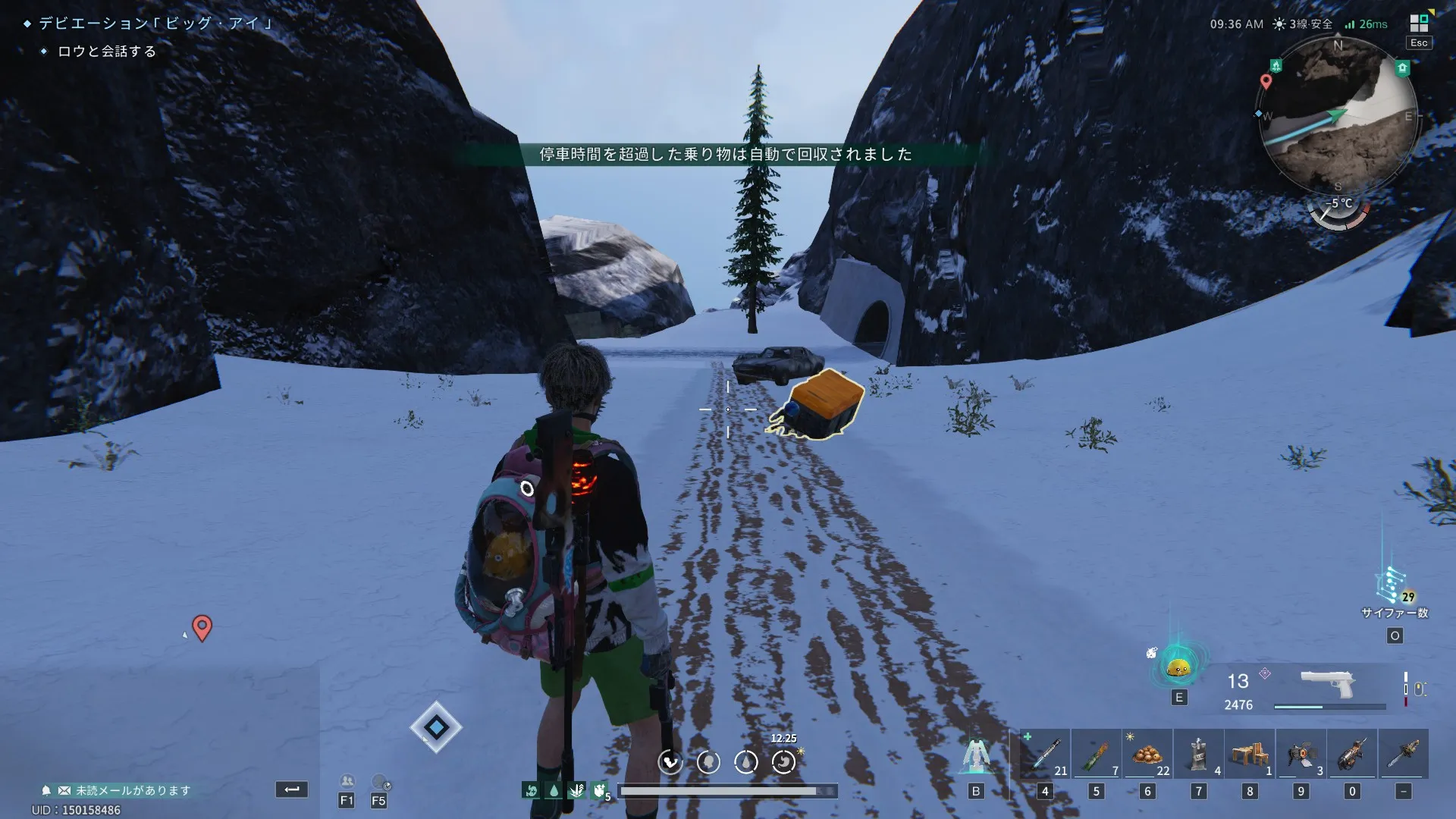Select the food pile hotbar slot
The height and width of the screenshot is (819, 1456).
1147,754
